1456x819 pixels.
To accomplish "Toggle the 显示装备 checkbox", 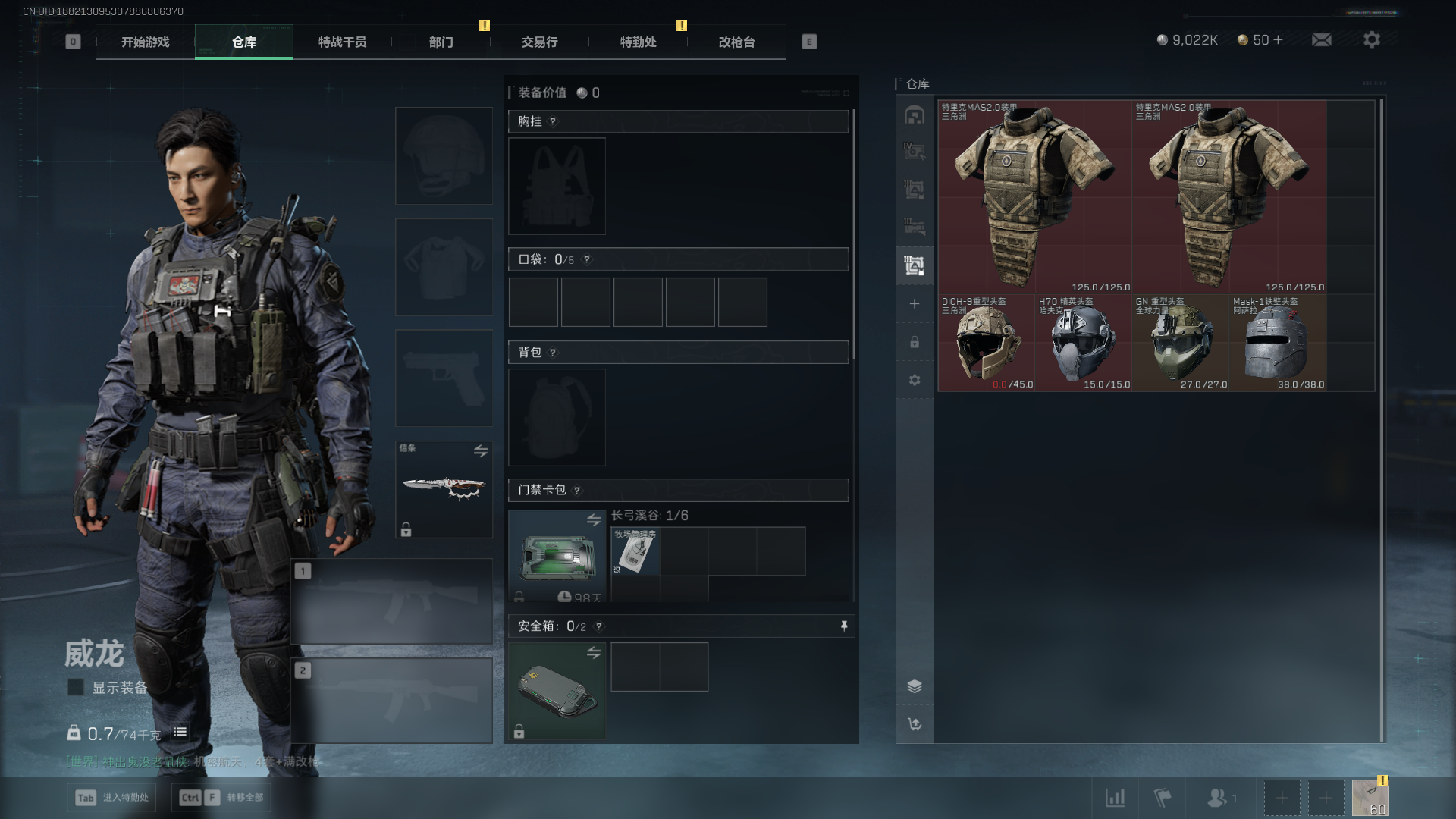I will (76, 687).
